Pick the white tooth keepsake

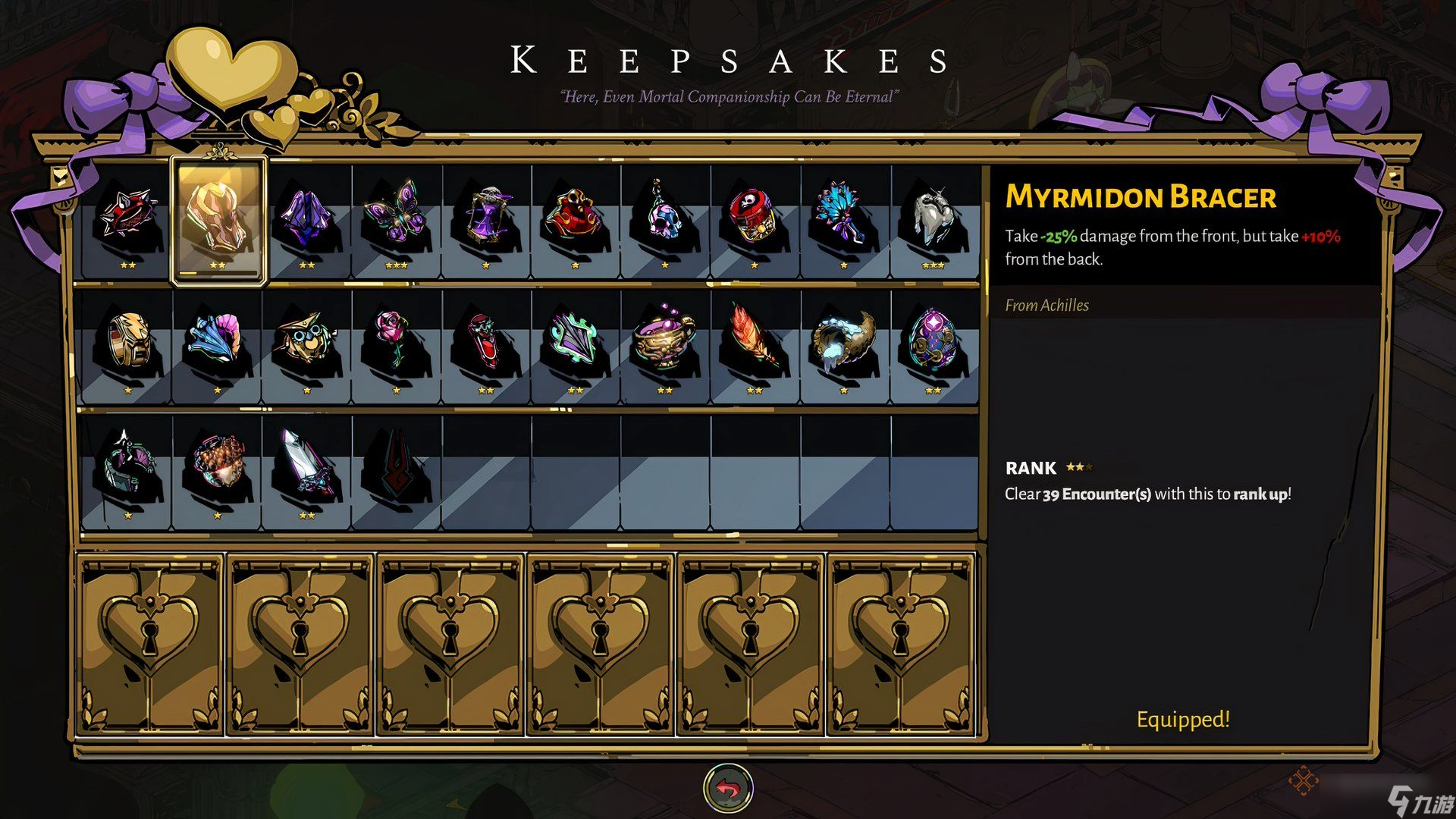(933, 217)
